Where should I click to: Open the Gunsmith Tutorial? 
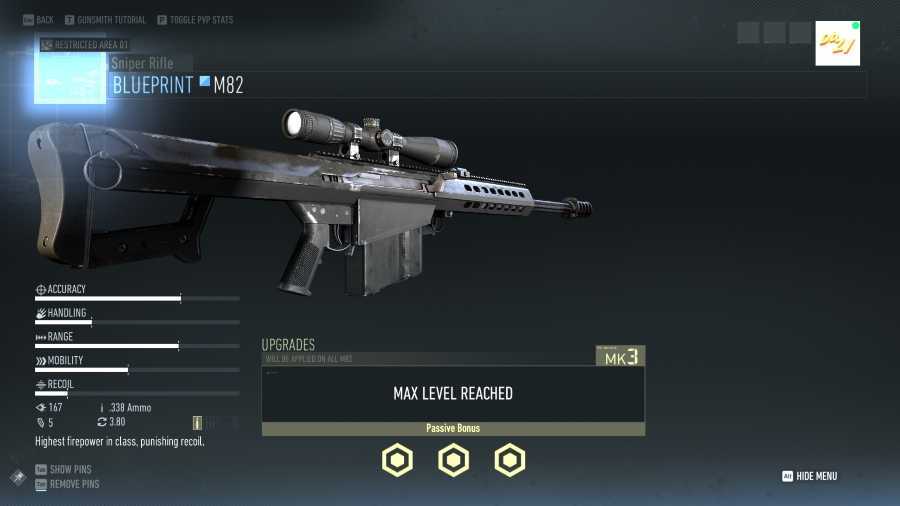tap(105, 20)
